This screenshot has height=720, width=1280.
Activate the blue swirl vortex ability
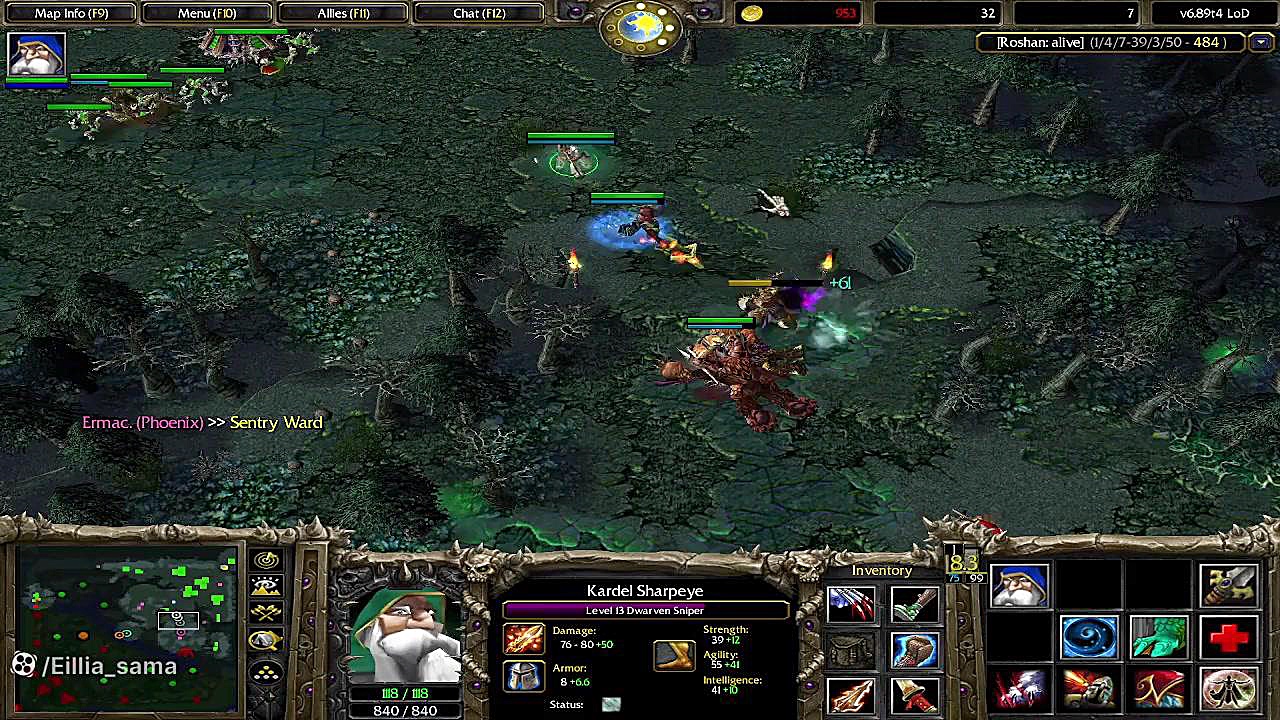[x=1089, y=638]
